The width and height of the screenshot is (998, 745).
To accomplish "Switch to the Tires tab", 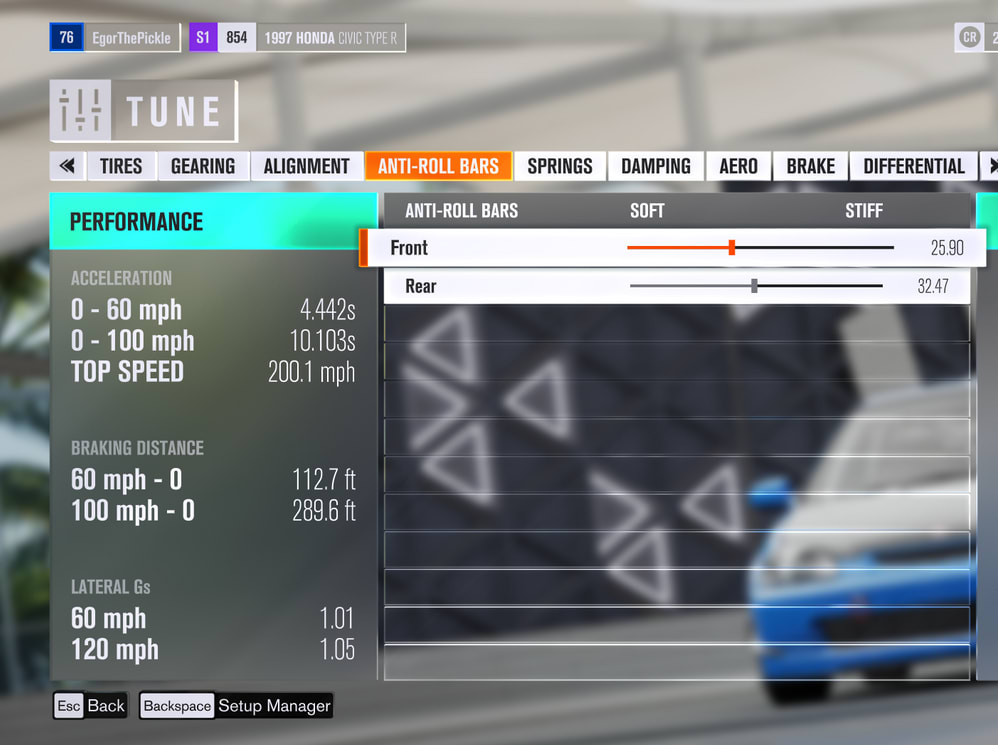I will tap(121, 166).
